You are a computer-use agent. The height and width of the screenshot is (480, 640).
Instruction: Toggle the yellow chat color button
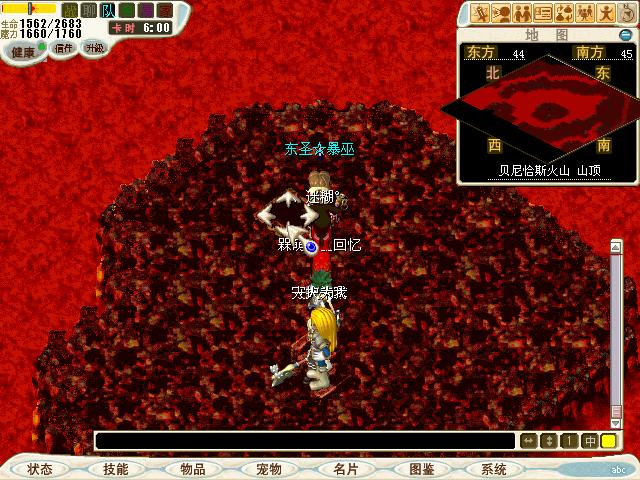click(608, 440)
